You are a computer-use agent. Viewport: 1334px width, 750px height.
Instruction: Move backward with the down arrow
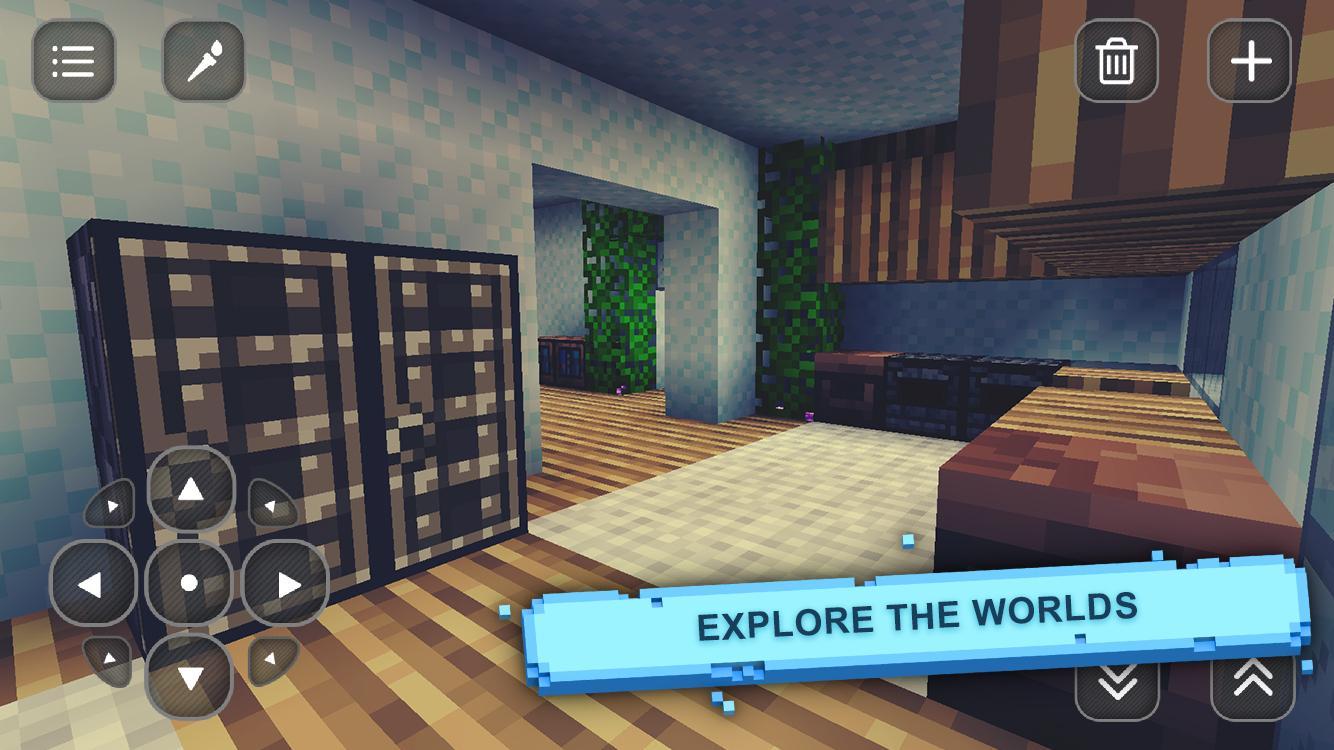tap(190, 676)
